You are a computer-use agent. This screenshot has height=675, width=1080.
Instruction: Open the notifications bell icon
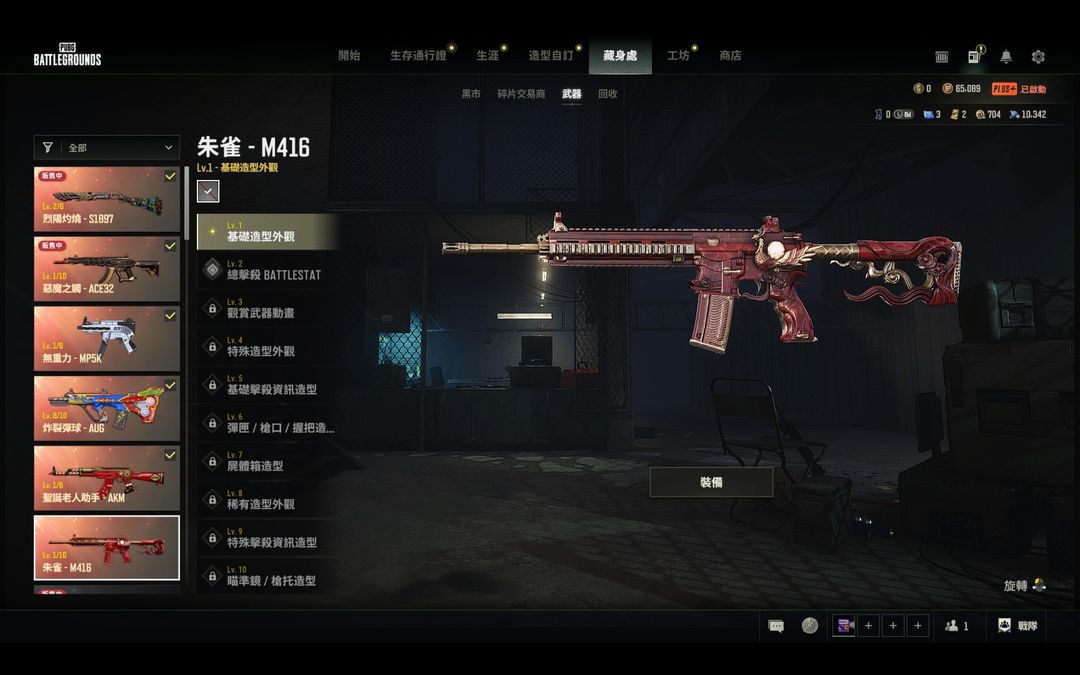(1006, 57)
